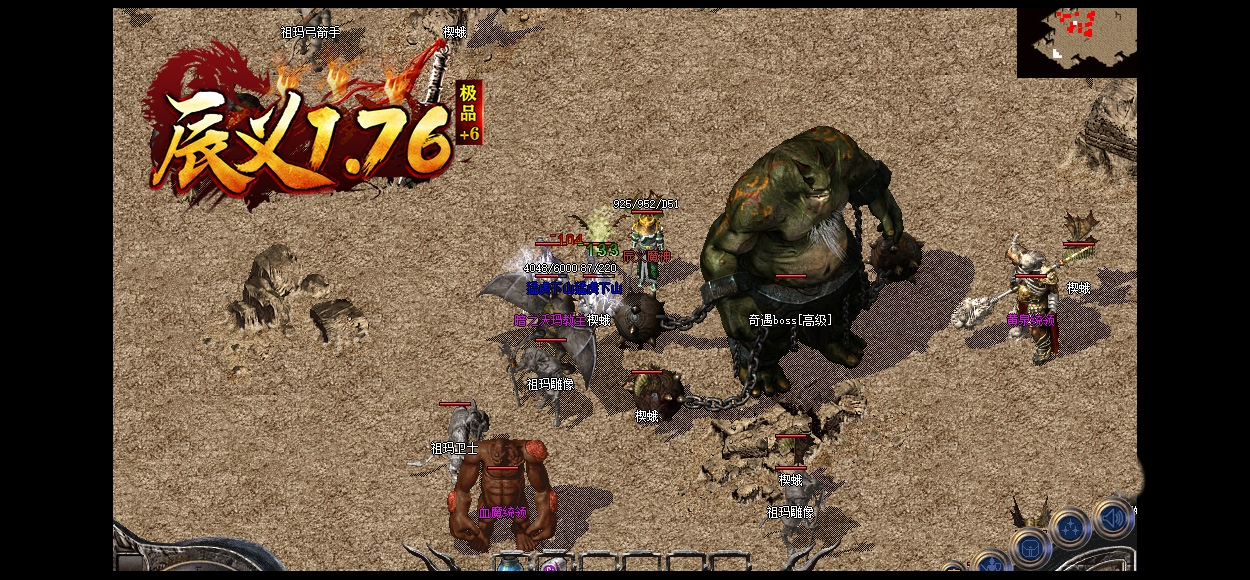Image resolution: width=1250 pixels, height=580 pixels.
Task: Use the blue potion in the hotbar
Action: click(510, 566)
